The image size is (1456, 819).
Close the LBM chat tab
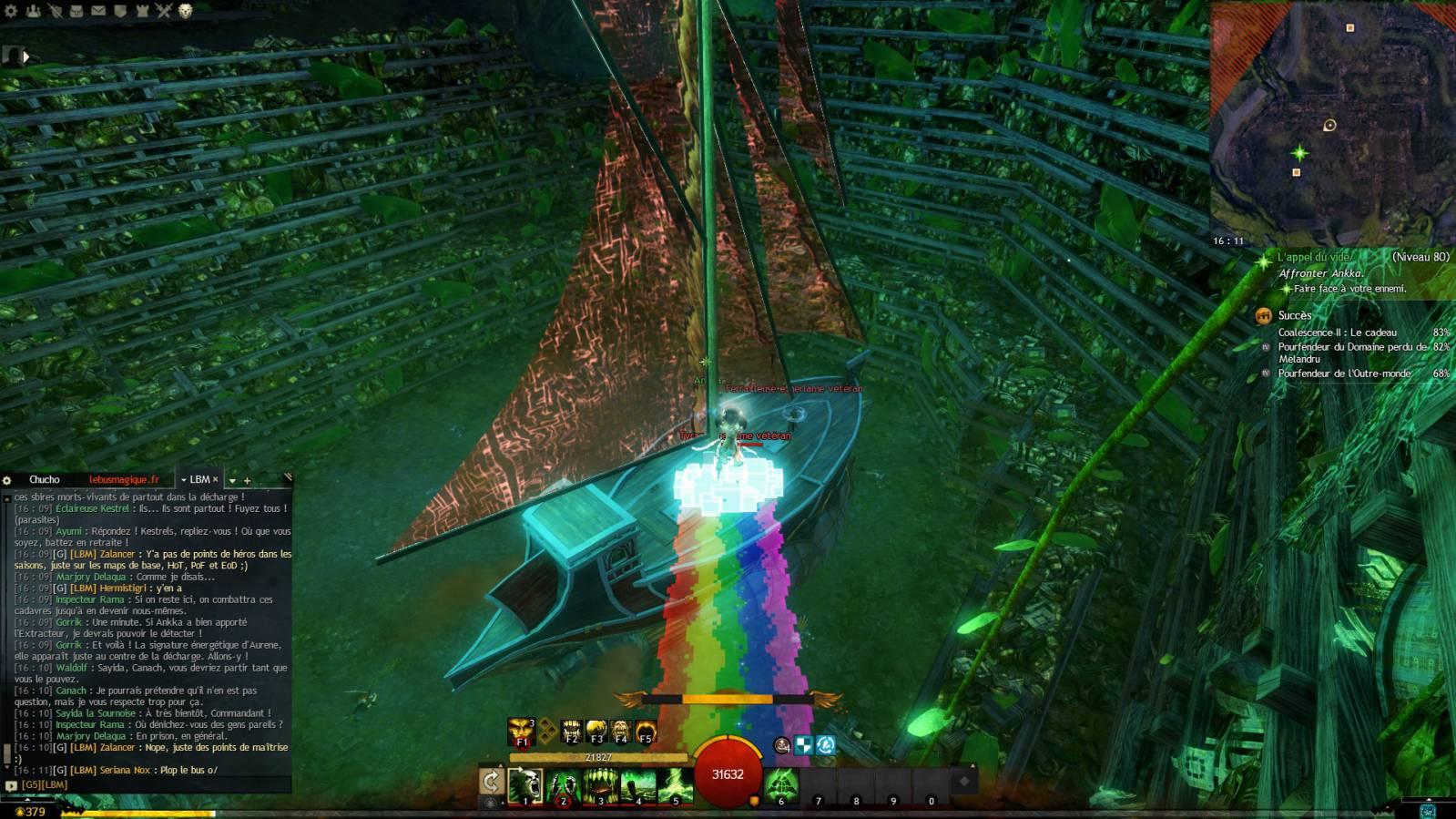pyautogui.click(x=216, y=479)
